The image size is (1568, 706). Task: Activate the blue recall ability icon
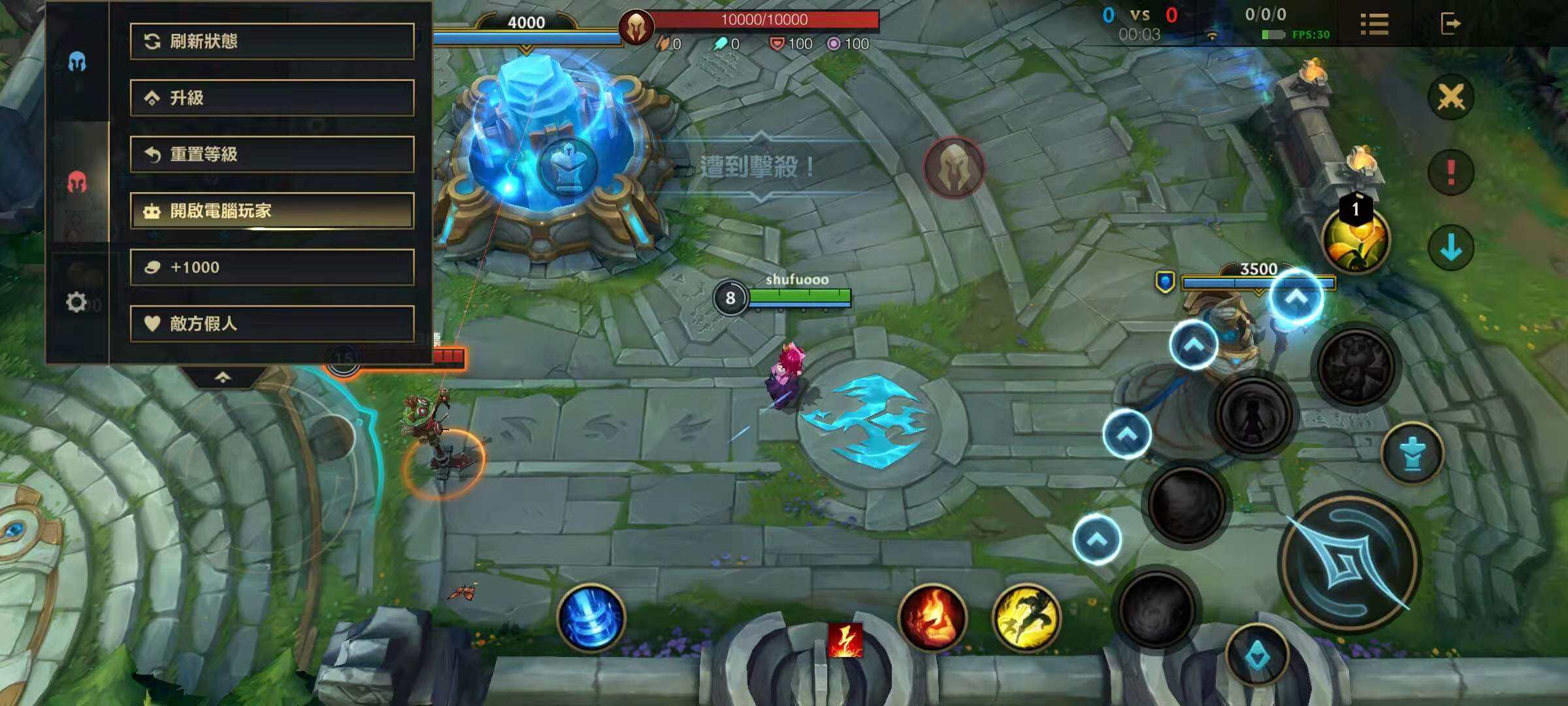point(591,618)
